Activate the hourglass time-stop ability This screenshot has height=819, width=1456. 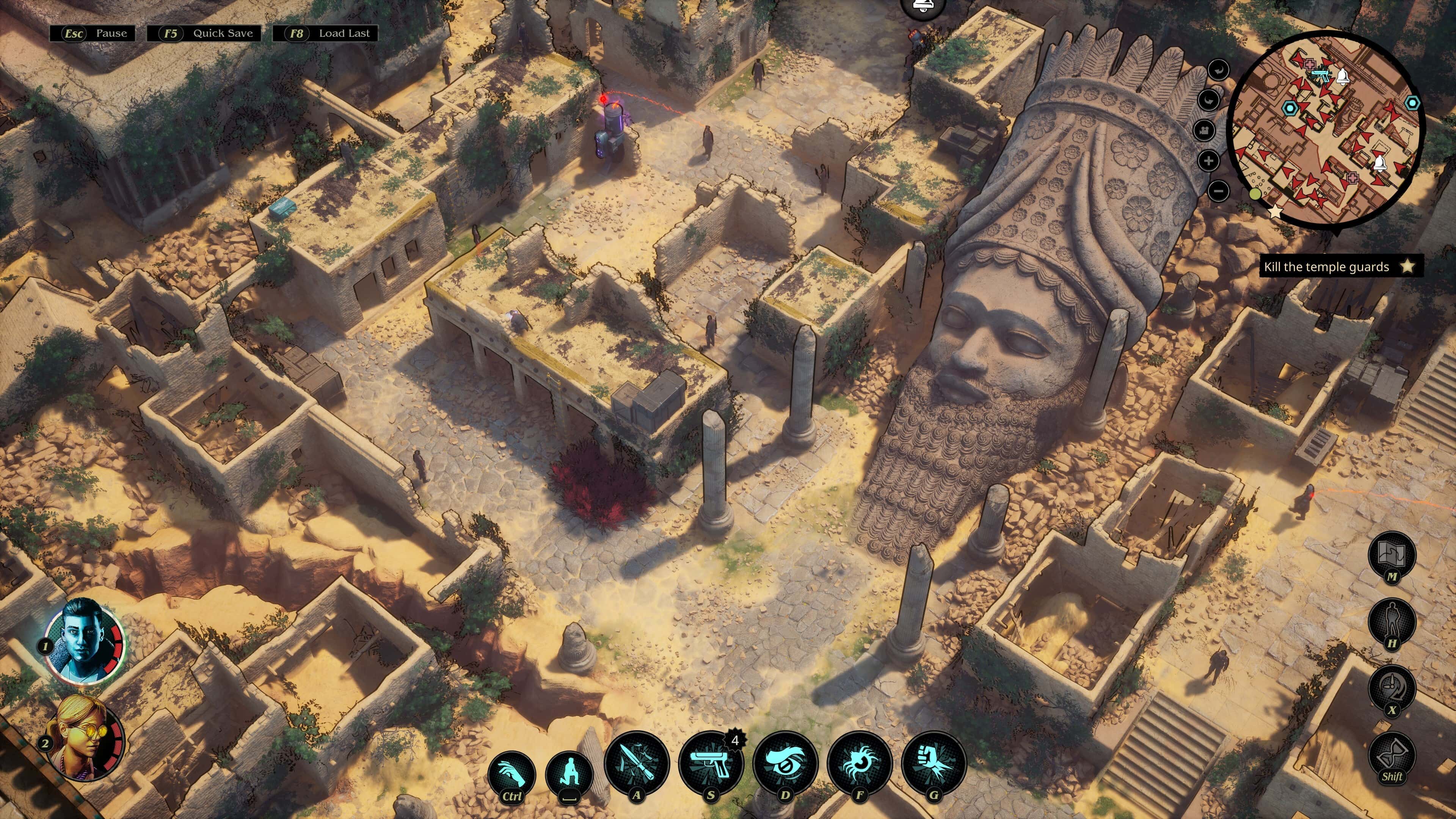[x=1392, y=752]
